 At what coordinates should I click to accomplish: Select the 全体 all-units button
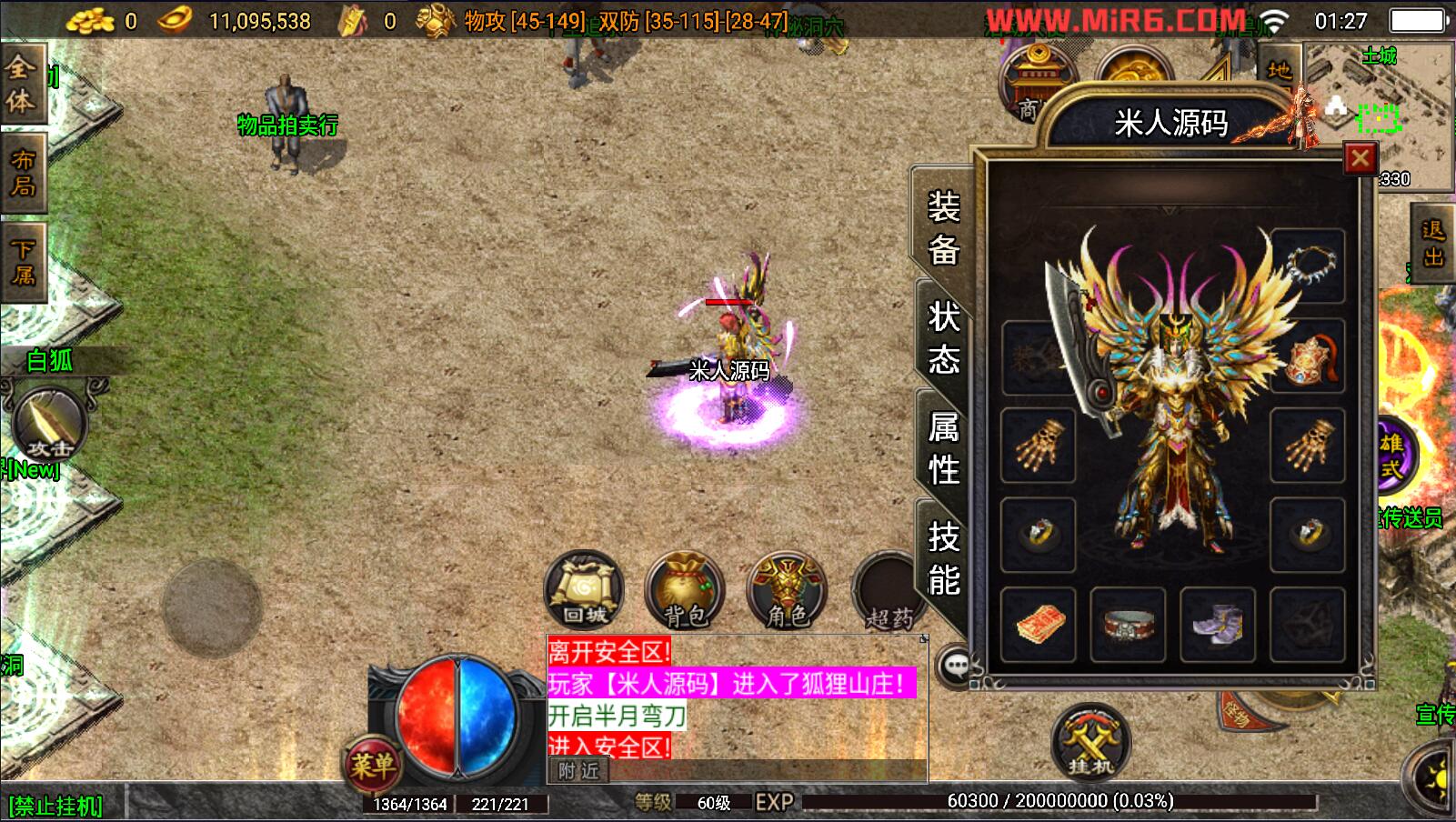coord(21,83)
